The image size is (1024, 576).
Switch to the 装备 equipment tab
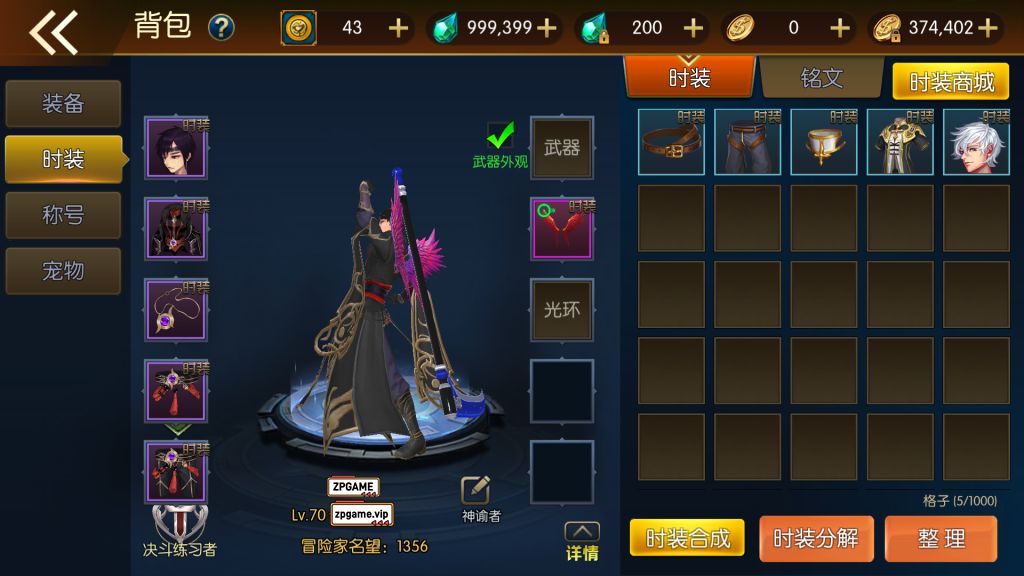pyautogui.click(x=63, y=103)
